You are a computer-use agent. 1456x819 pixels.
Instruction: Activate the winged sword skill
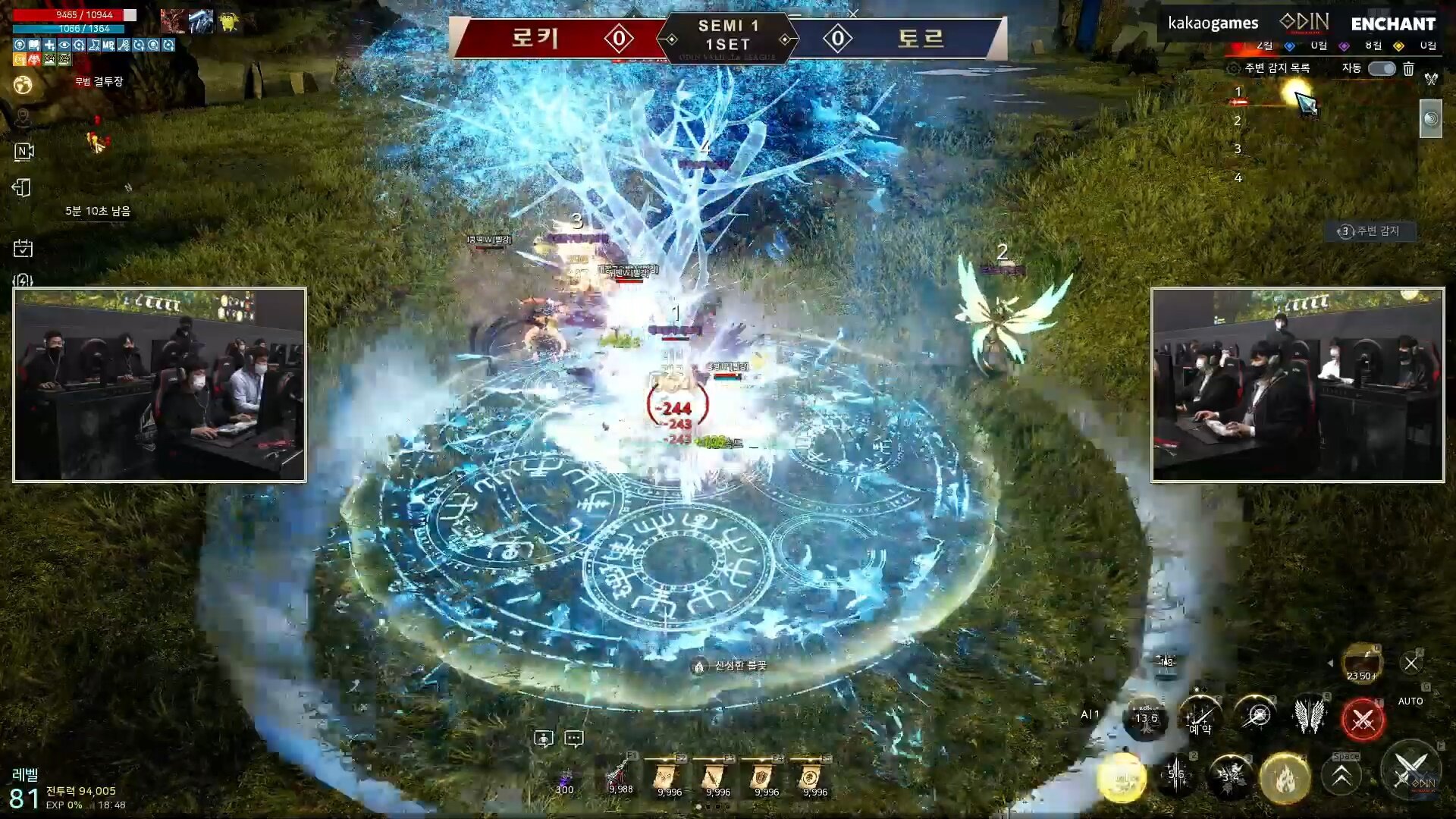click(x=1309, y=715)
